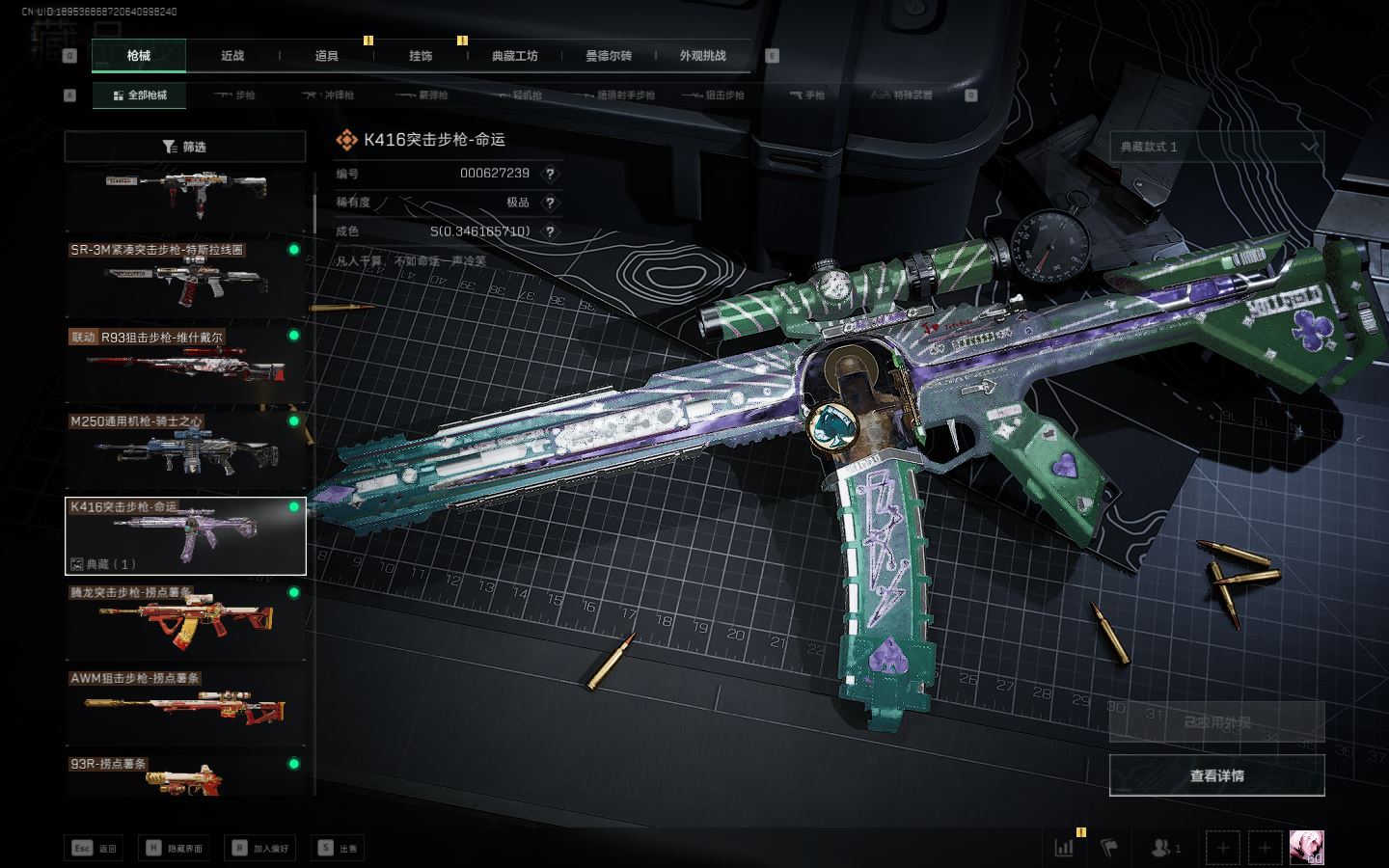Screen dimensions: 1389x868
Task: Go to the 典藏工坊 workshop tab
Action: click(514, 56)
